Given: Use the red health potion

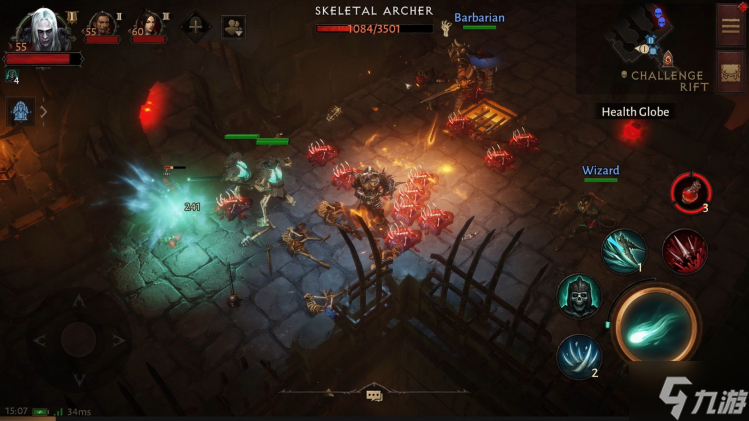Looking at the screenshot, I should 690,191.
